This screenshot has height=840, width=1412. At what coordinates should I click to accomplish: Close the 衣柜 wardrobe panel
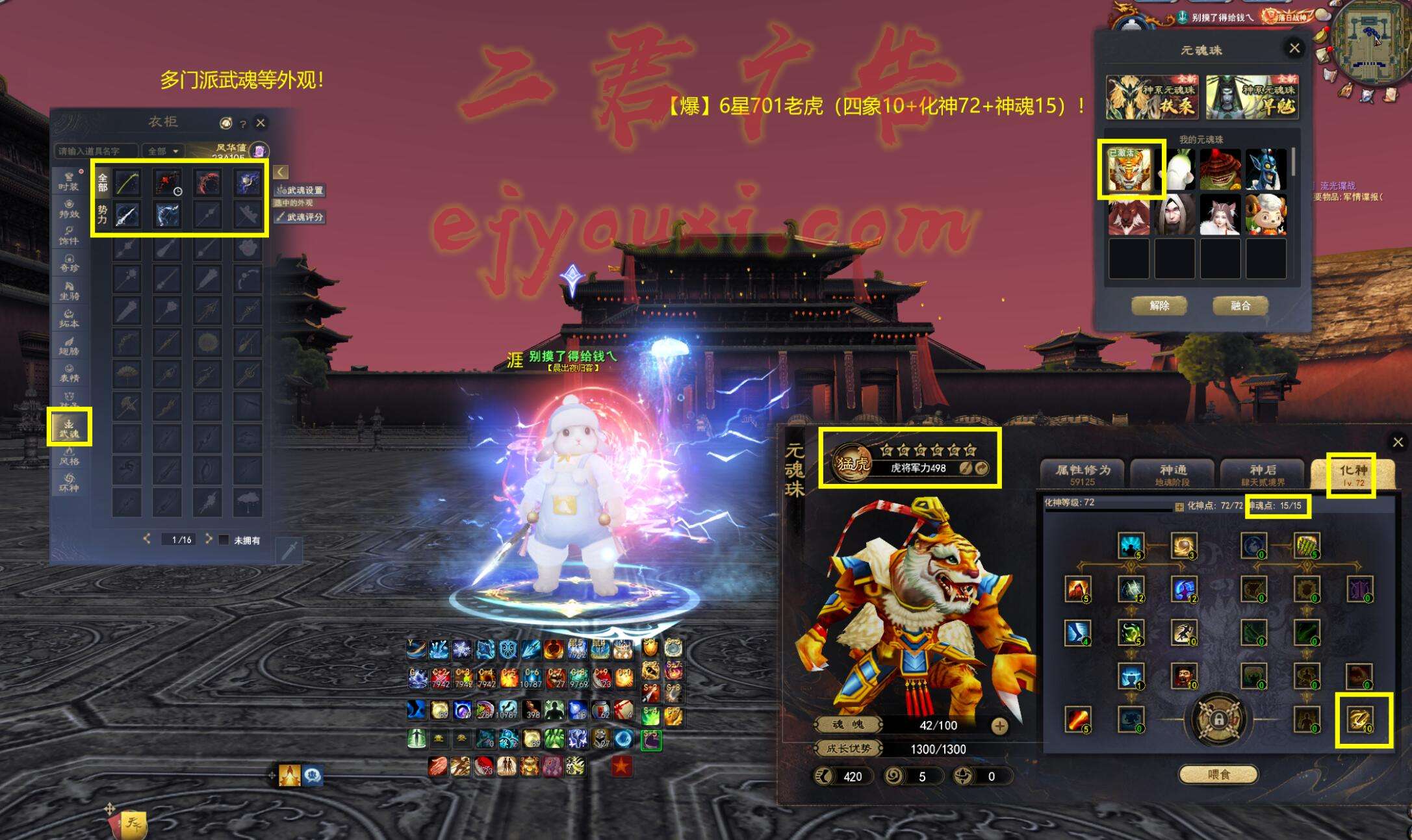[261, 123]
